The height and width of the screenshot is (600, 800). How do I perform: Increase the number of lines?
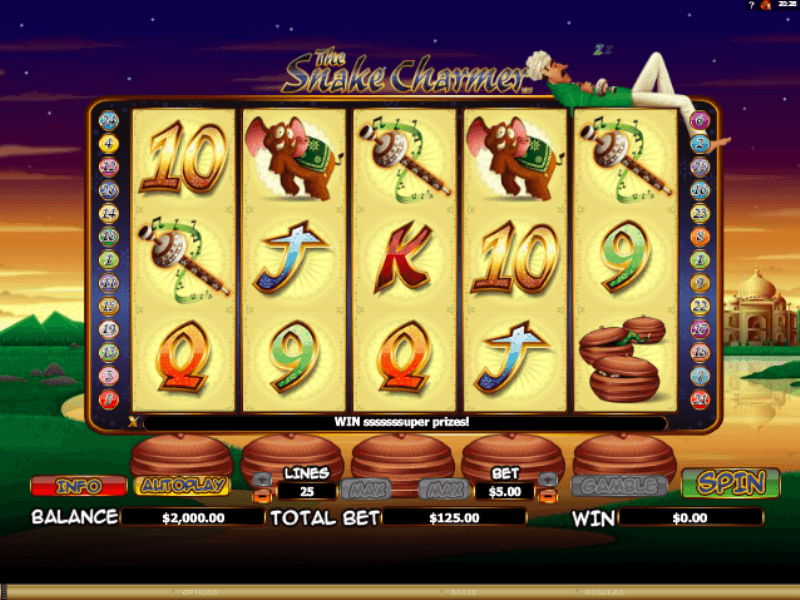point(261,479)
